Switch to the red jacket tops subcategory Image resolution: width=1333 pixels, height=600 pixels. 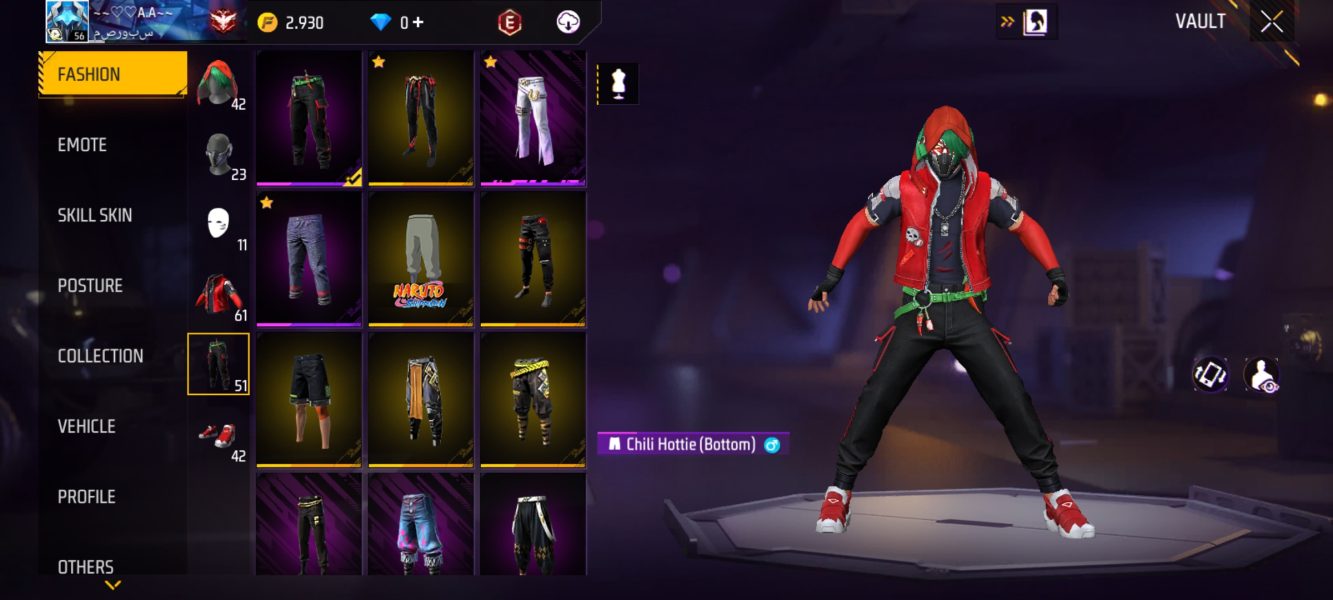[218, 294]
